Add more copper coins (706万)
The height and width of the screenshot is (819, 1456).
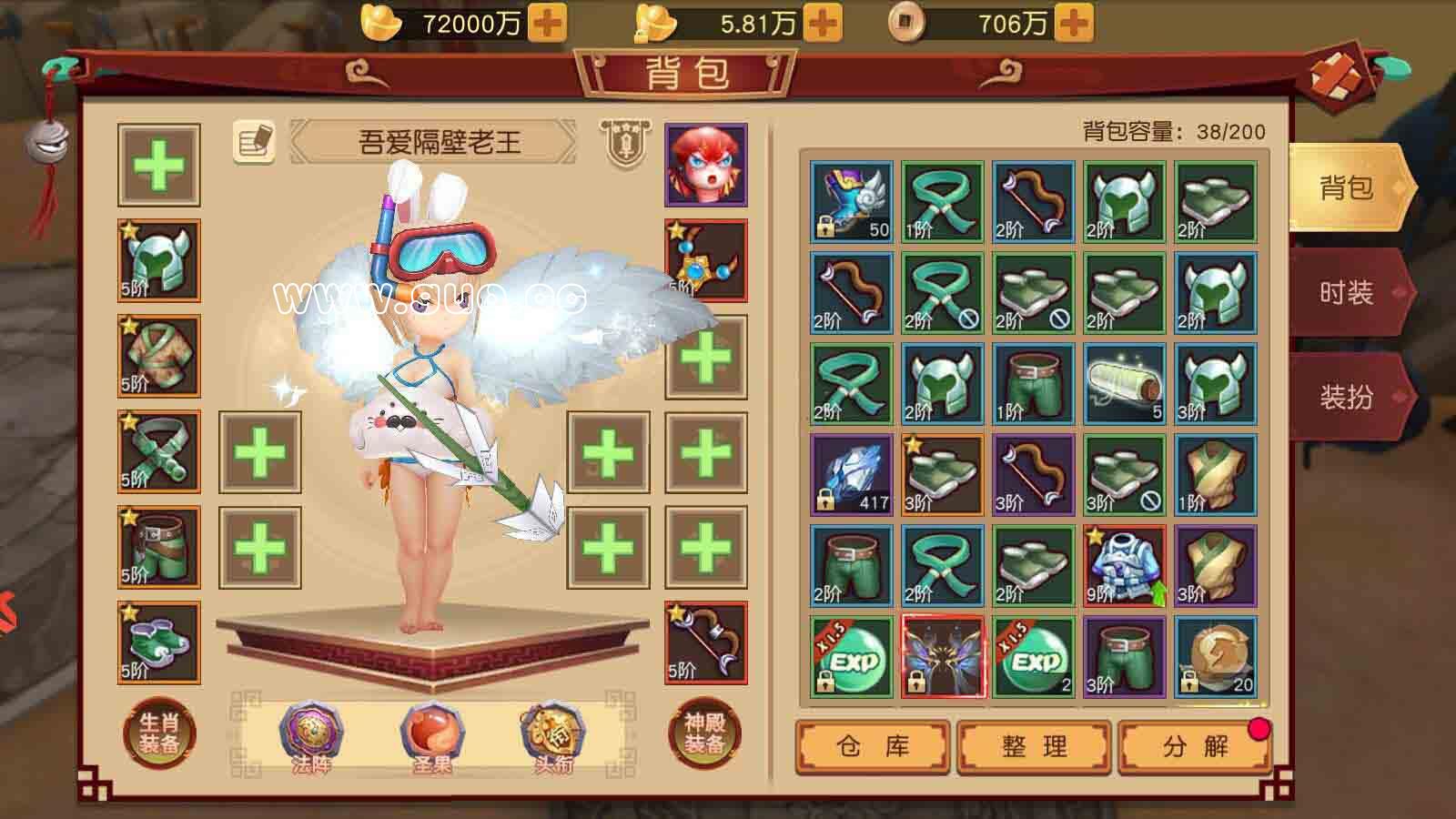[x=1074, y=23]
